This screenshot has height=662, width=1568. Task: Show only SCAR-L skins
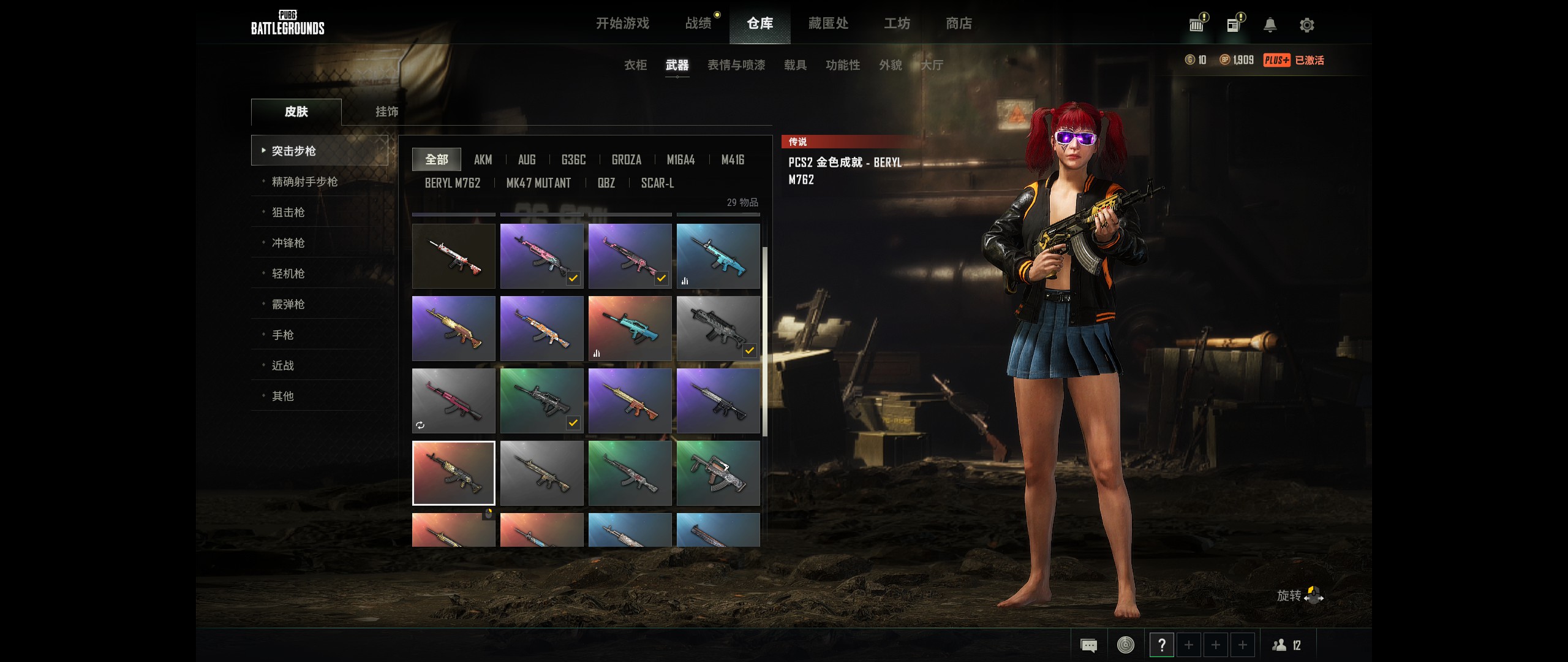(657, 183)
